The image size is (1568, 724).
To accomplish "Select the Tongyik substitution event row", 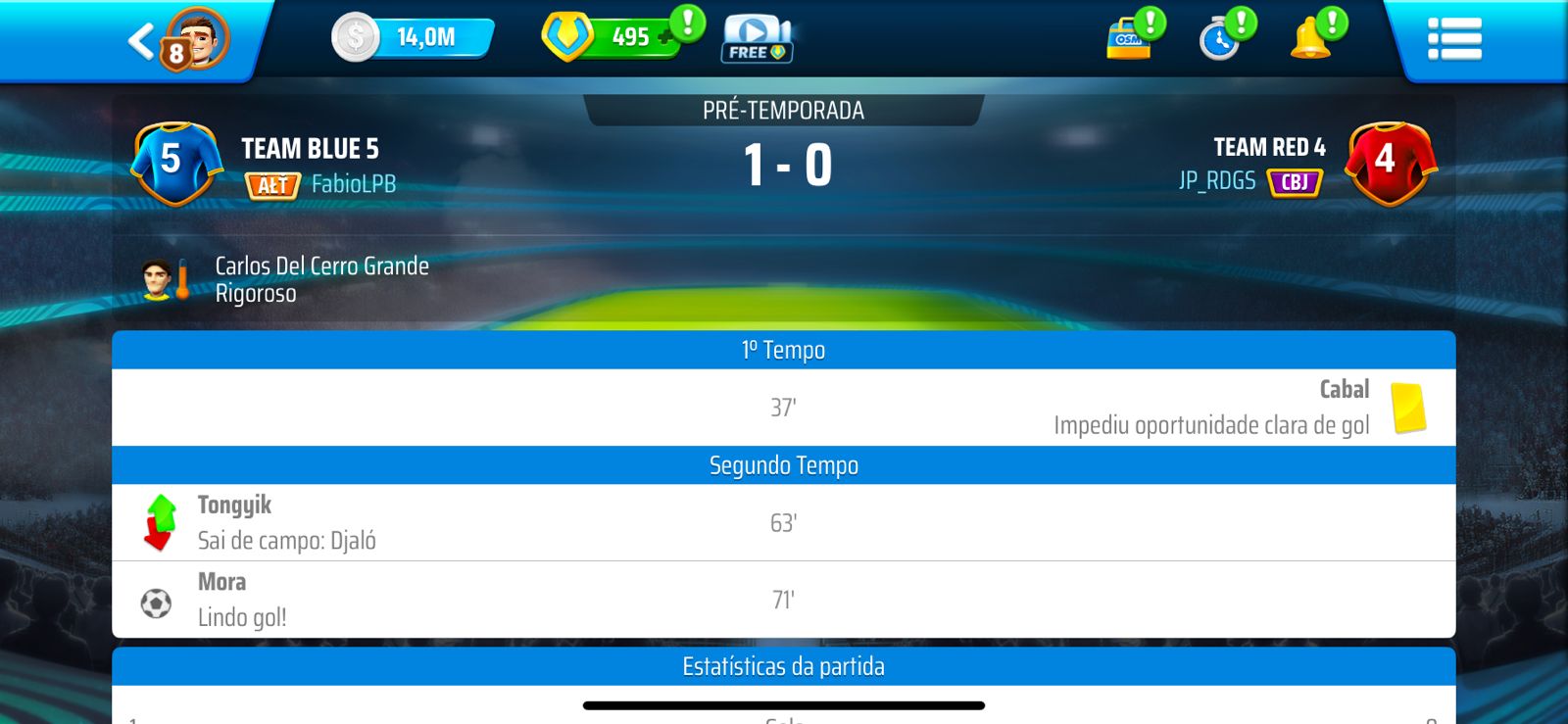I will pyautogui.click(x=783, y=522).
